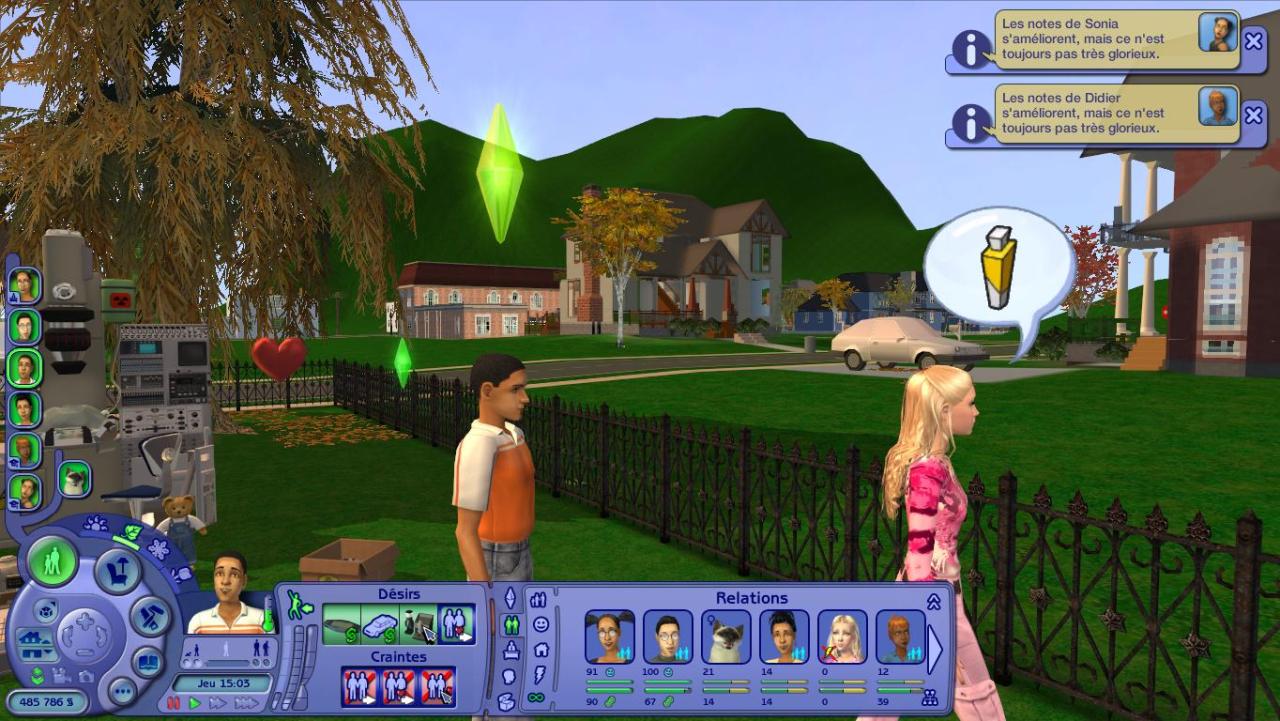Image resolution: width=1280 pixels, height=721 pixels.
Task: Take a snapshot with the camera icon
Action: [85, 677]
